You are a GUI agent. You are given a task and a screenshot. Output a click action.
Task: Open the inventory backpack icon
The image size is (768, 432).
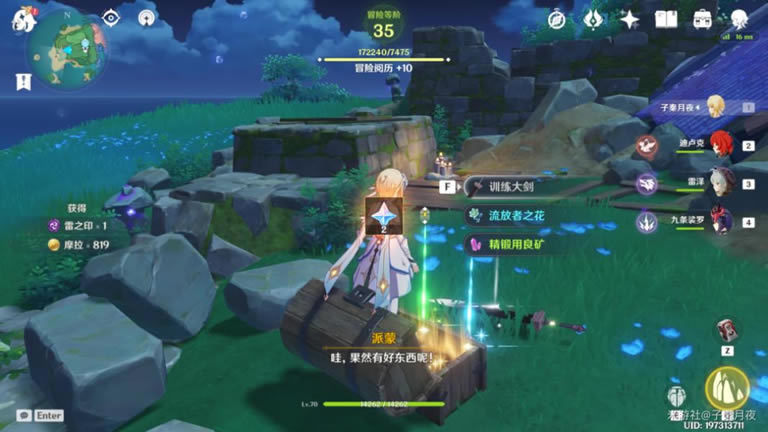click(x=703, y=19)
